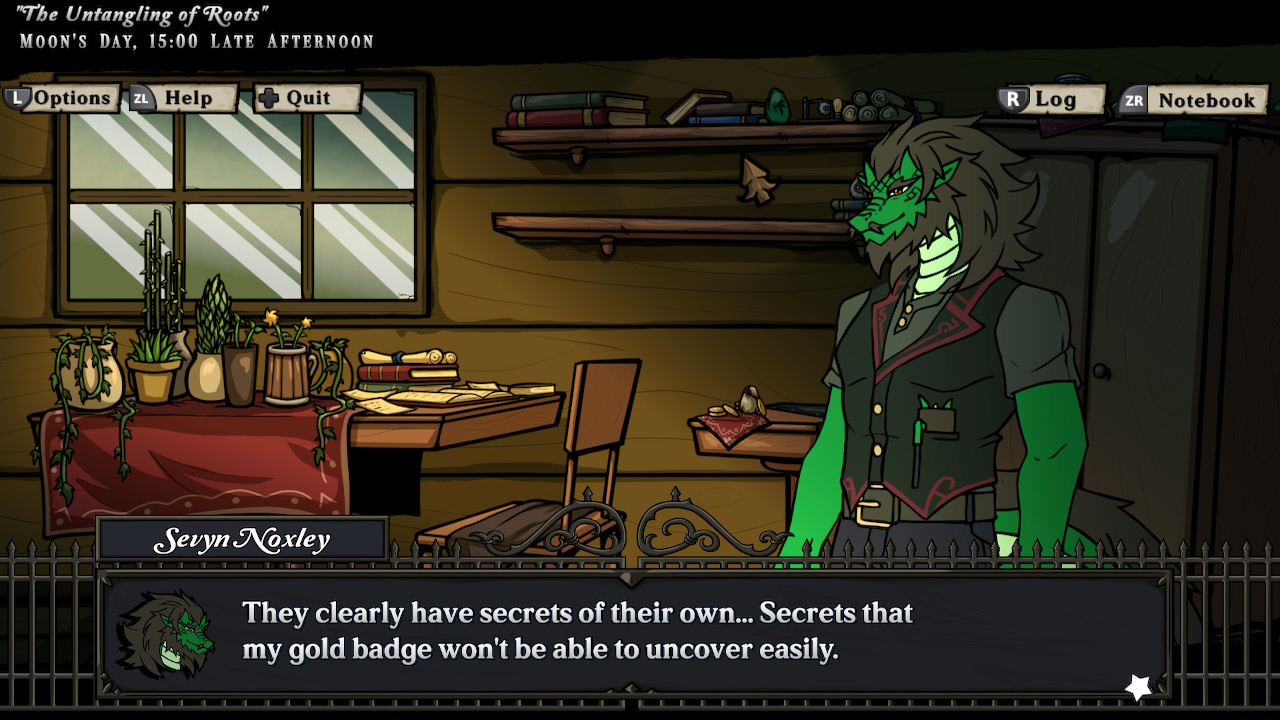1280x720 pixels.
Task: Open the Options menu
Action: (x=70, y=98)
